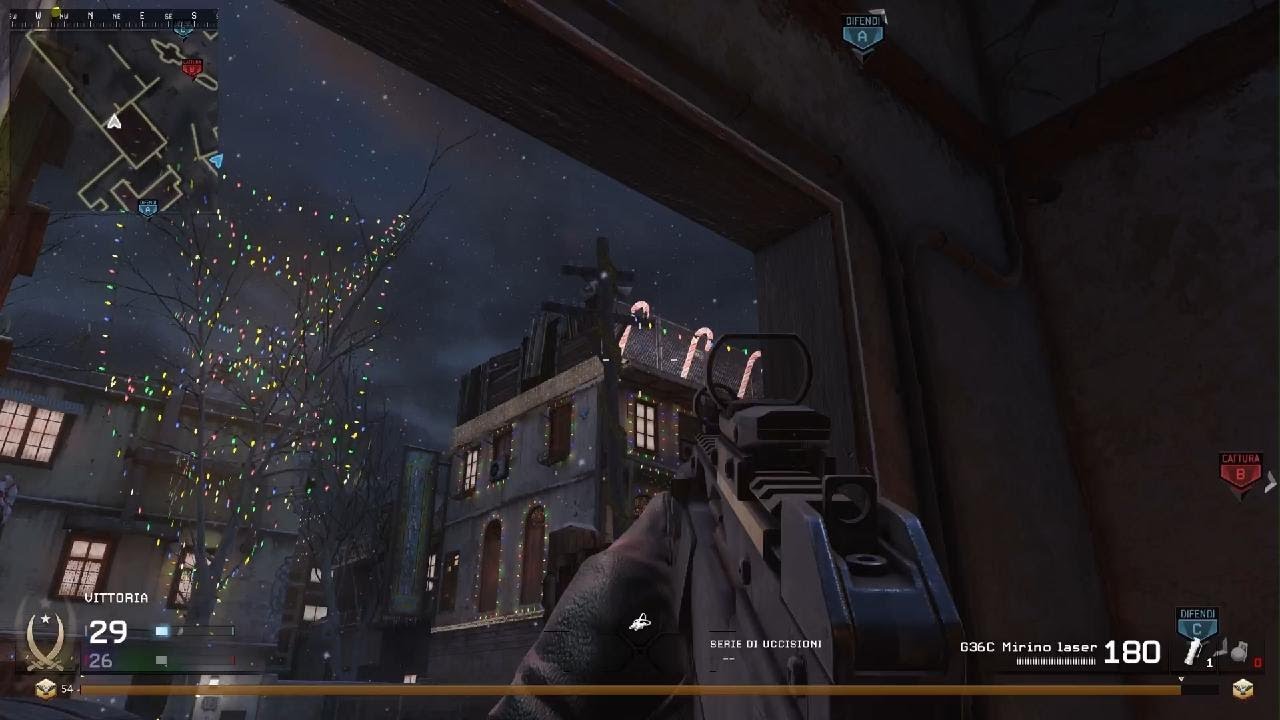Select the white player arrow on the minimap
This screenshot has width=1280, height=720.
click(x=114, y=122)
